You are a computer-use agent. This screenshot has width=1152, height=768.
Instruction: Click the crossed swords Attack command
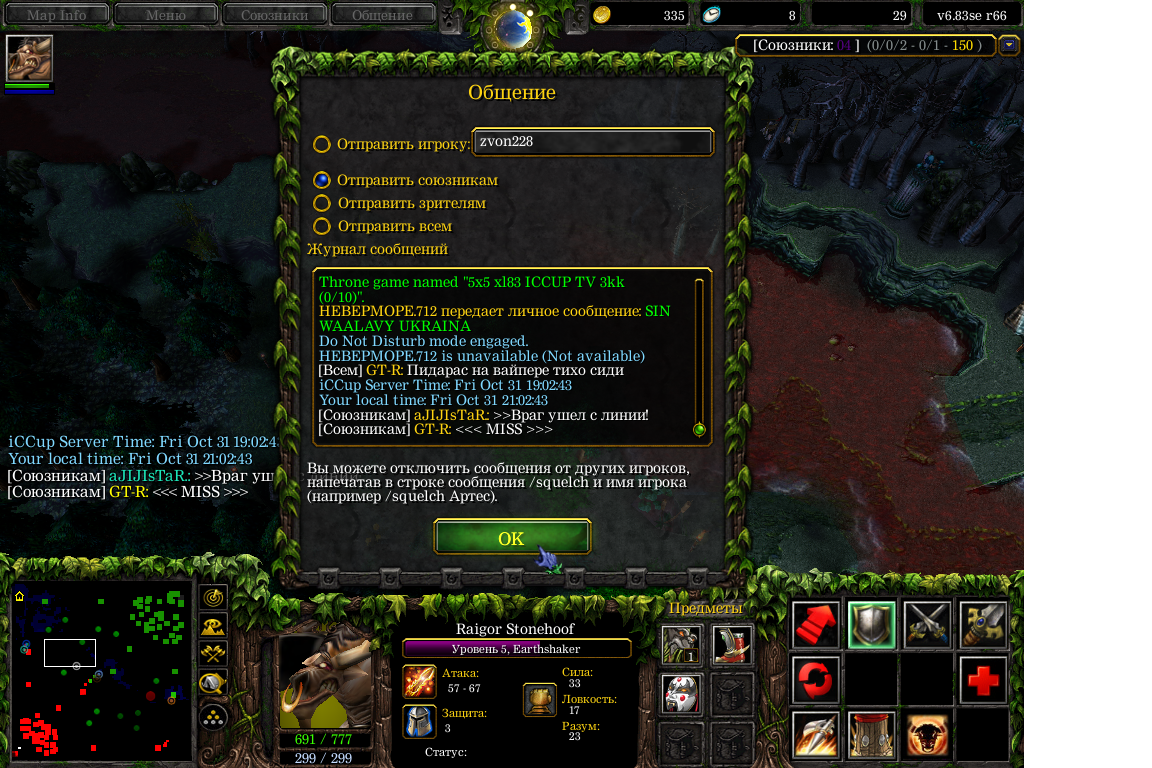point(927,625)
